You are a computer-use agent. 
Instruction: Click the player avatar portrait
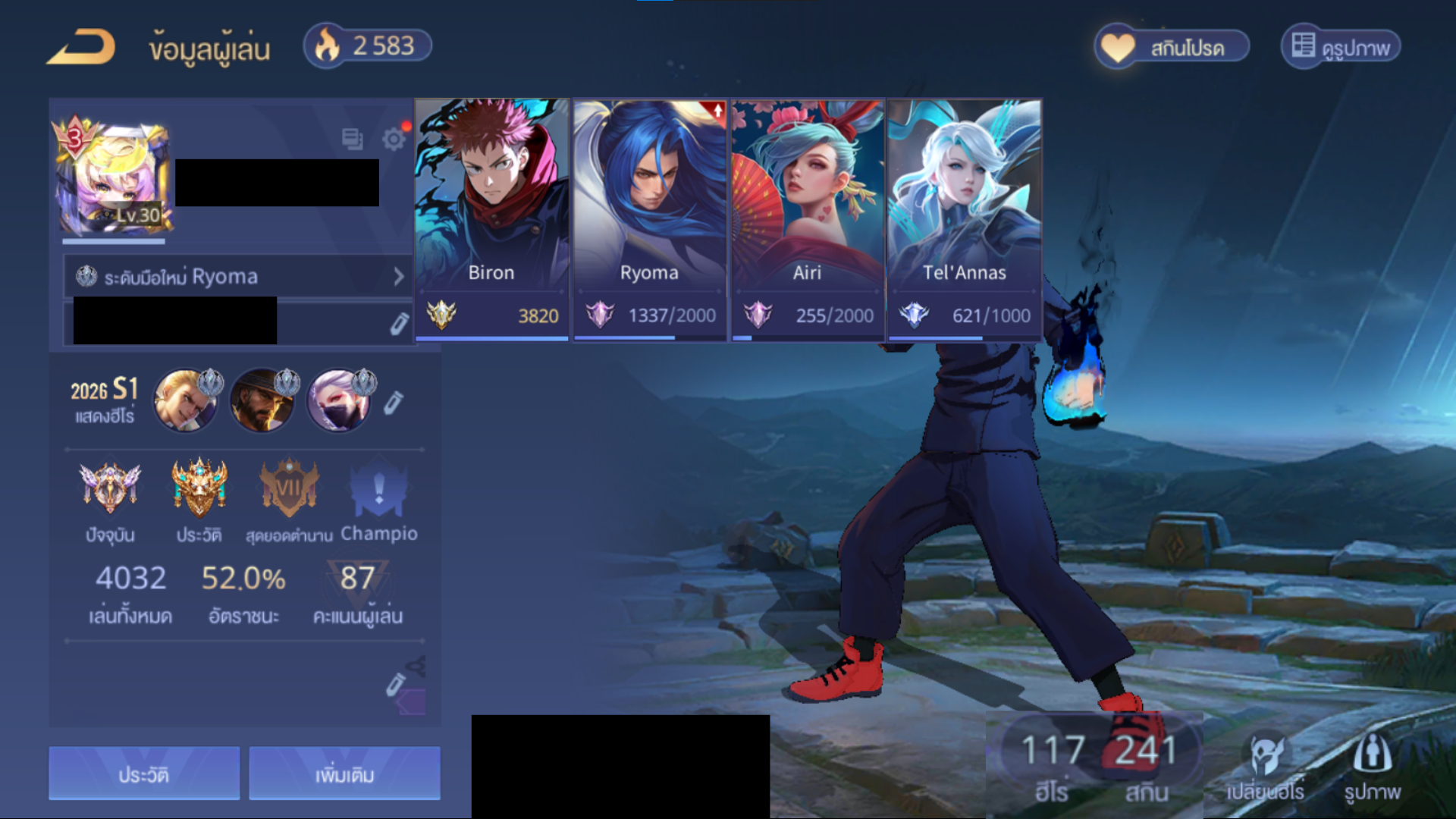coord(114,180)
